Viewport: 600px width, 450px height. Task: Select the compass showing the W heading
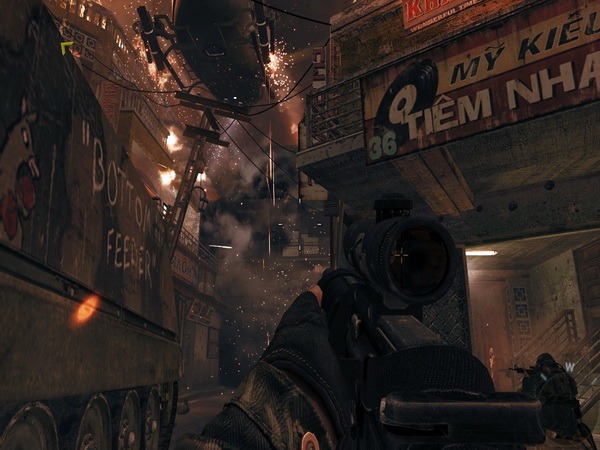coord(570,366)
